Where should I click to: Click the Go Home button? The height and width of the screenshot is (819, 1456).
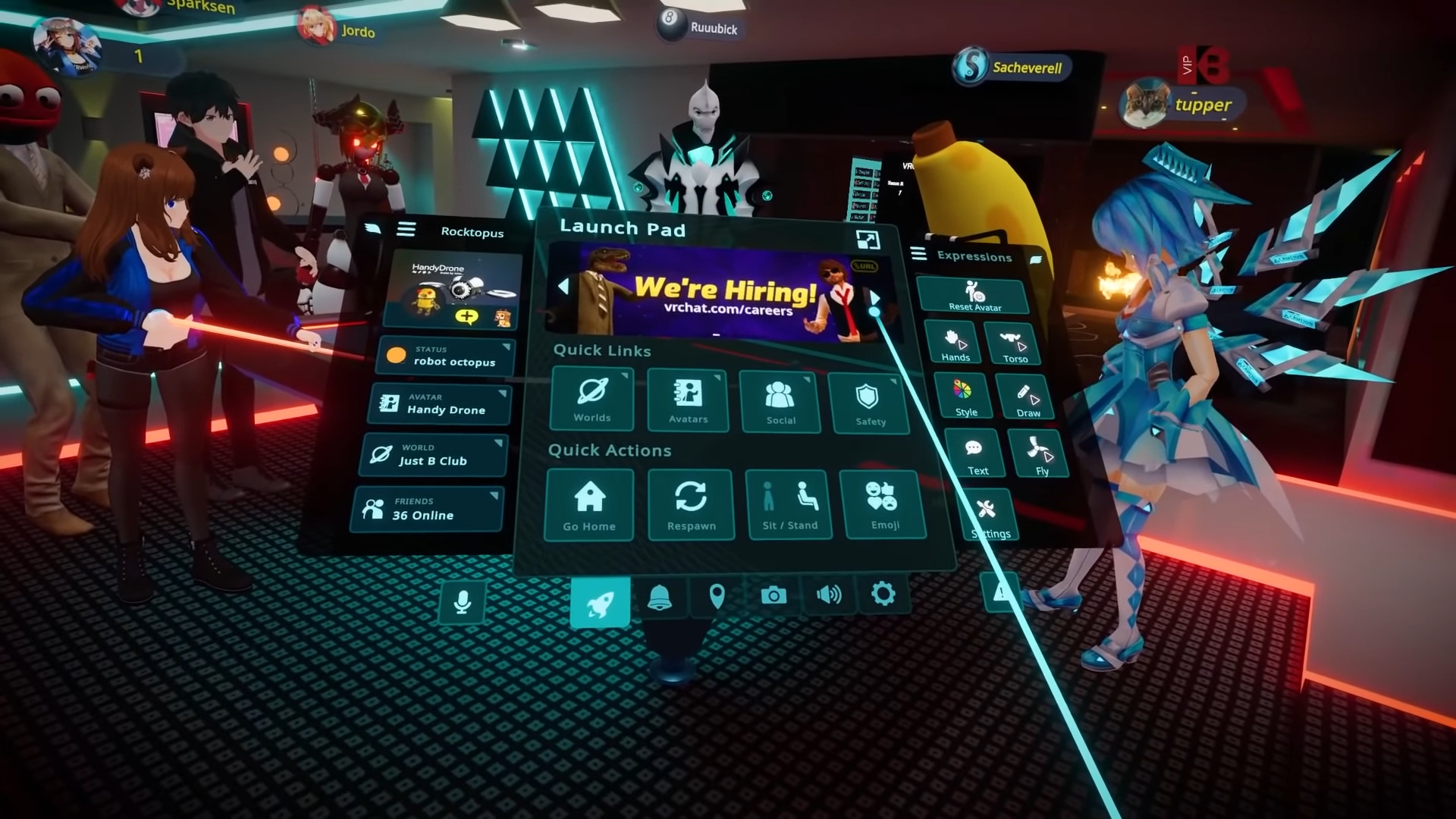click(x=589, y=505)
